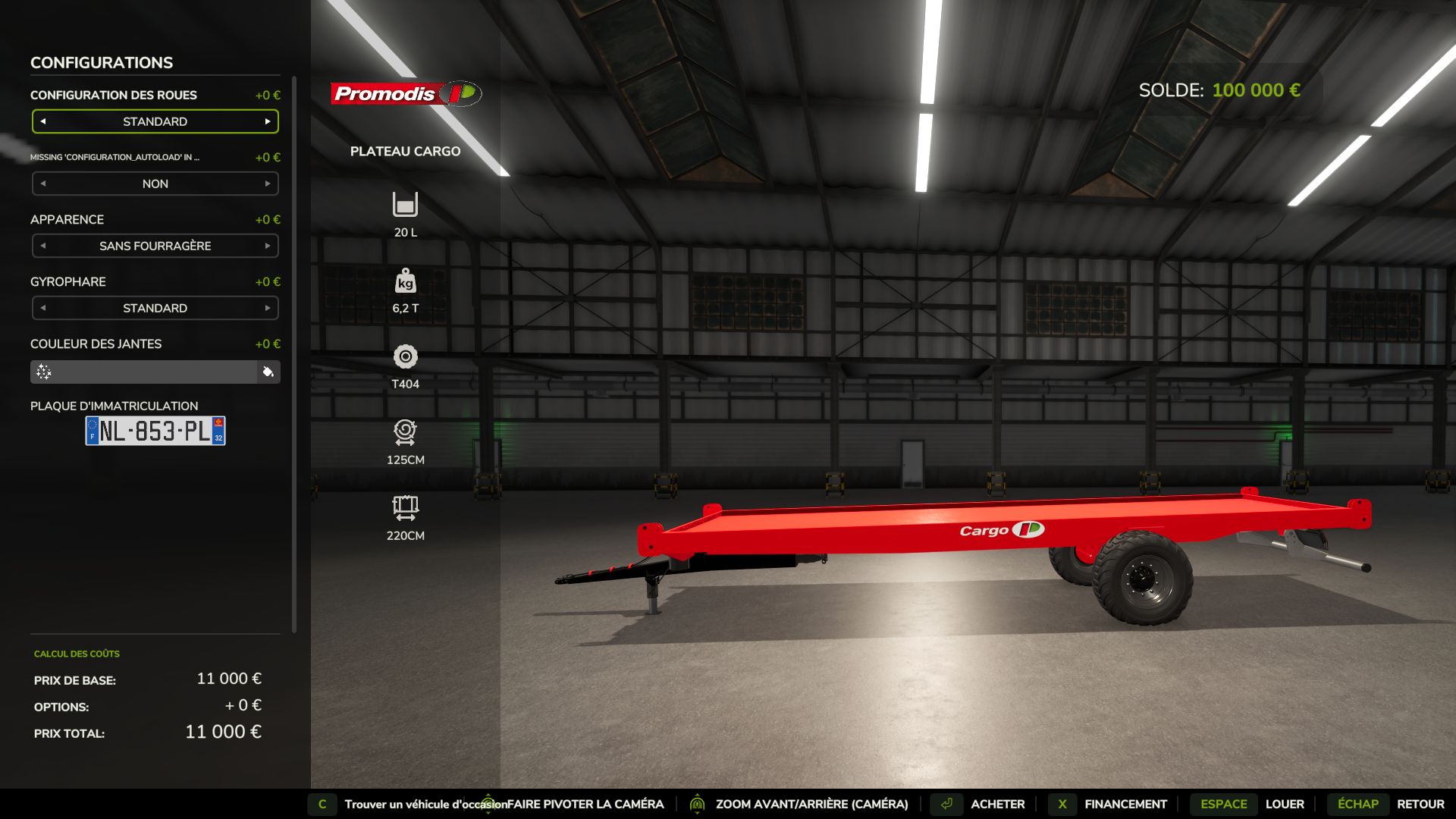Screen dimensions: 1456x819
Task: Open the CALCUL DES COÛTS section
Action: pos(76,653)
